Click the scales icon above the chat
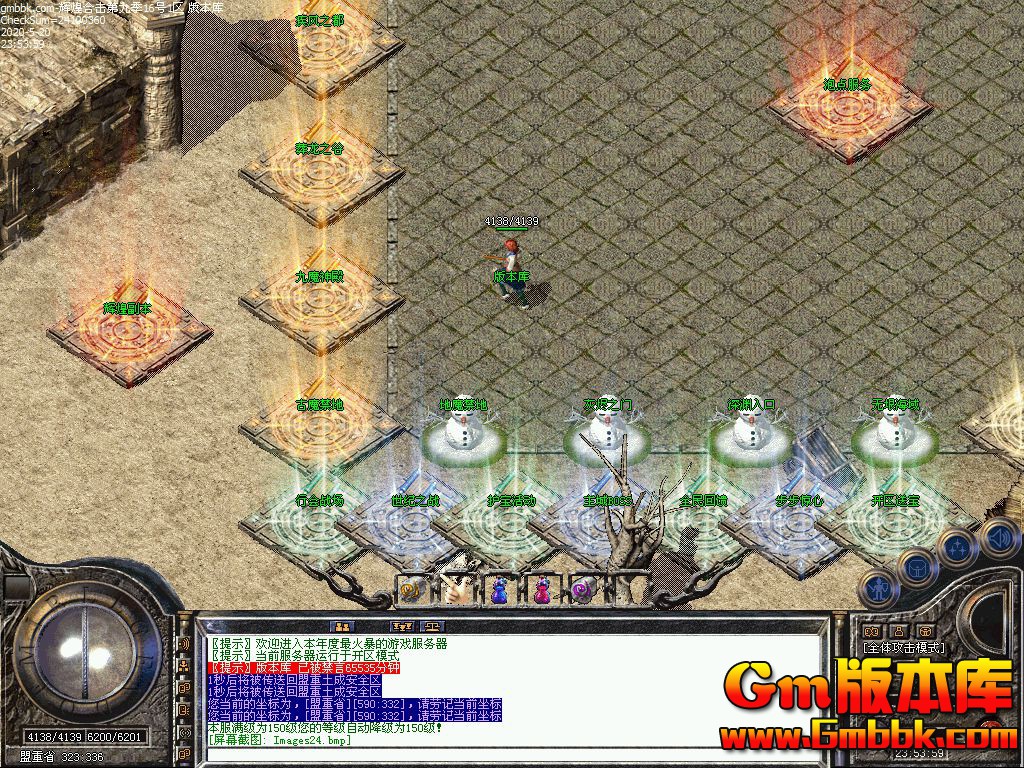 tap(430, 627)
